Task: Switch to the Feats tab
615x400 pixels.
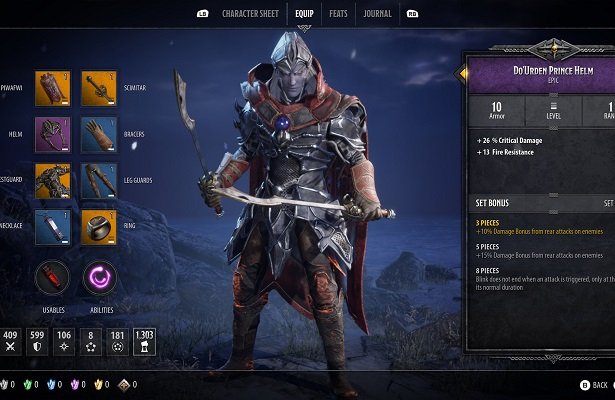Action: point(338,13)
